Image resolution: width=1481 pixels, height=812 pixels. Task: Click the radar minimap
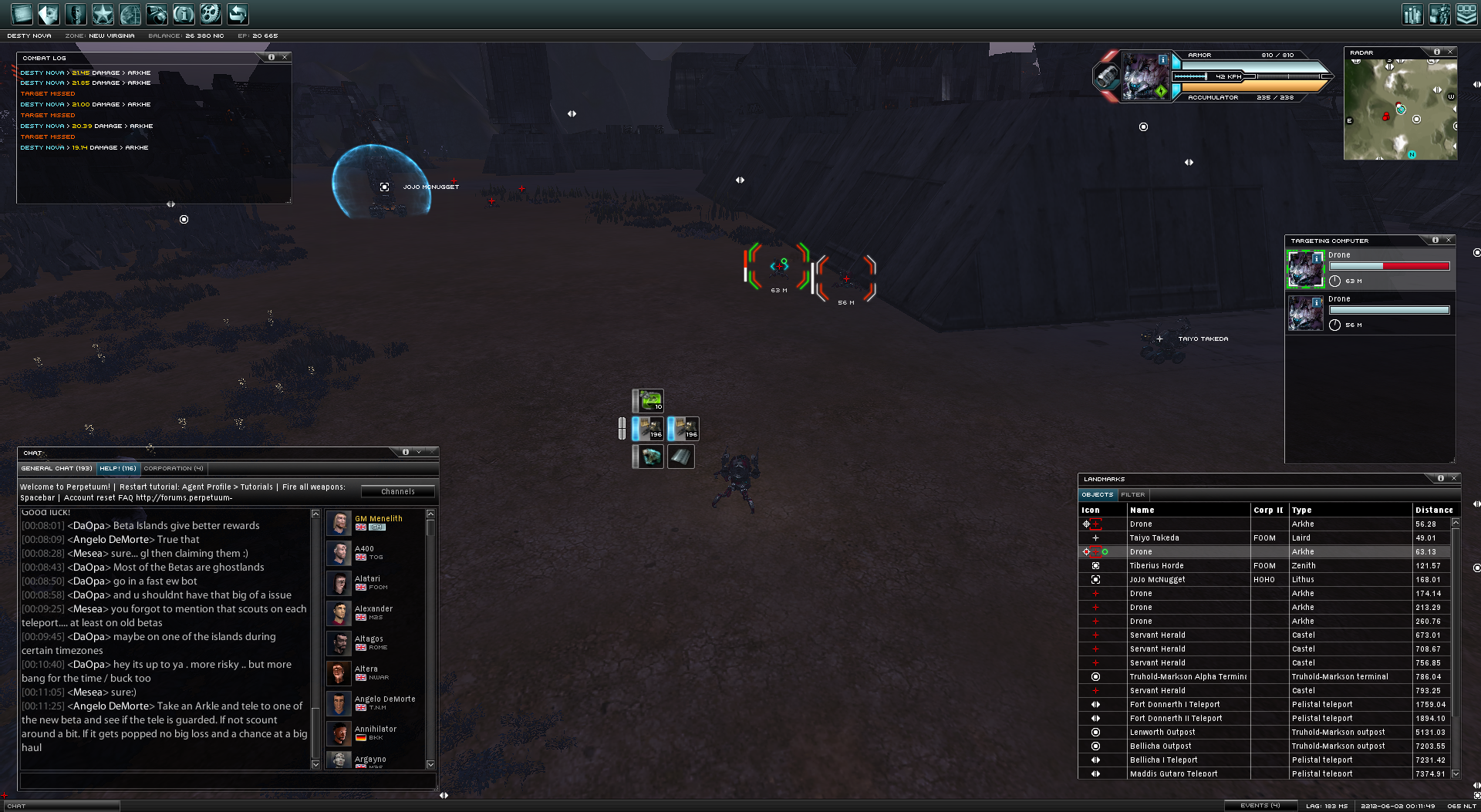point(1400,109)
